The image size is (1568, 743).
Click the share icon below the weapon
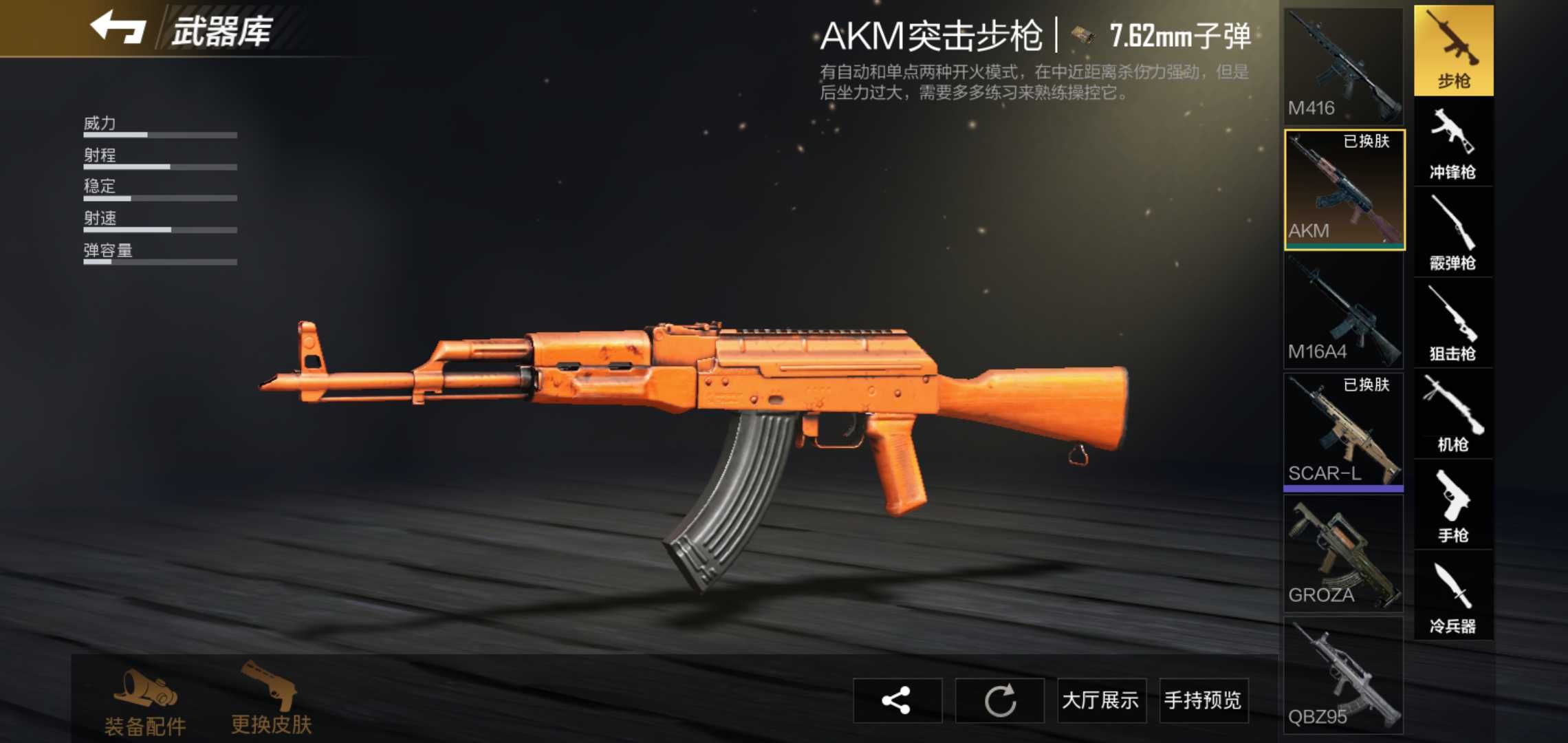[x=898, y=700]
